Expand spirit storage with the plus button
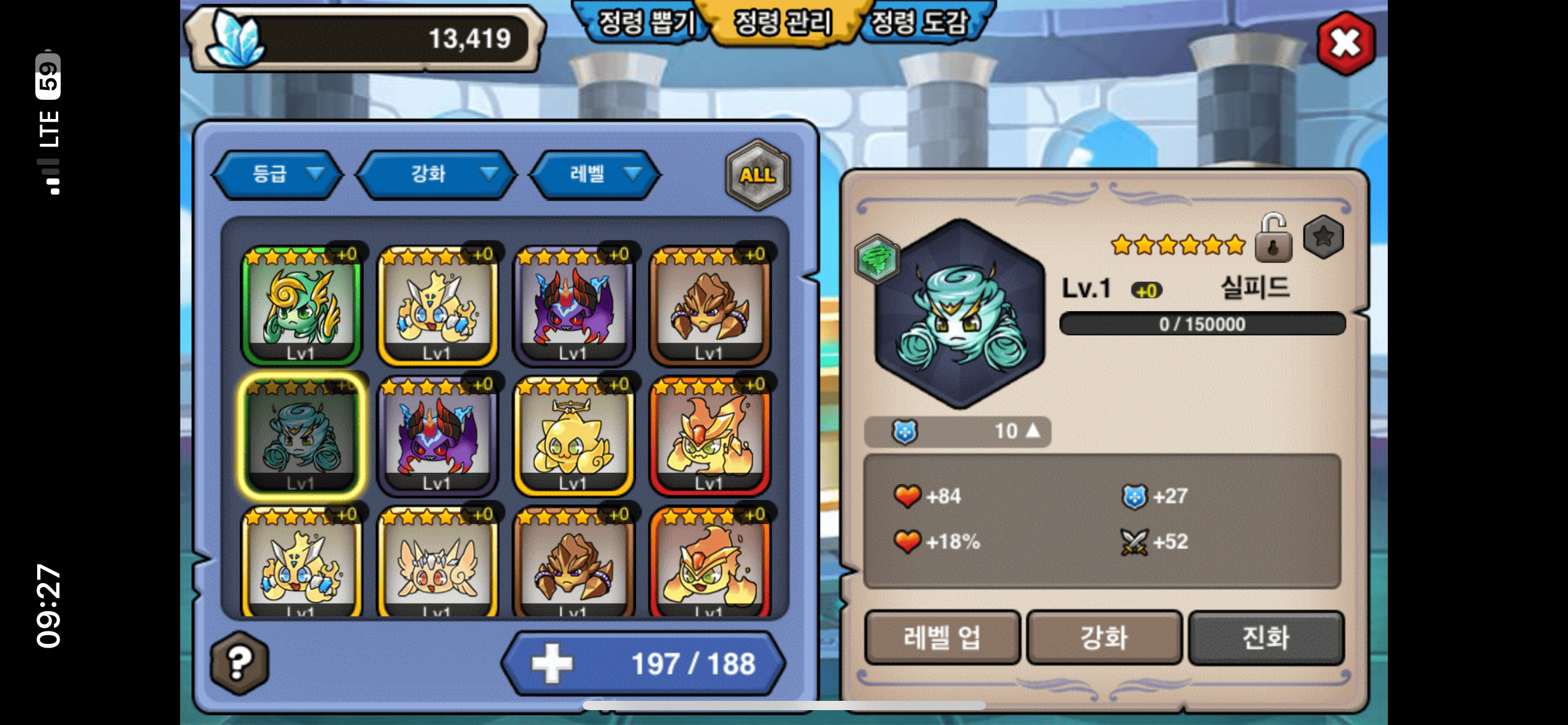The image size is (1568, 725). 552,663
